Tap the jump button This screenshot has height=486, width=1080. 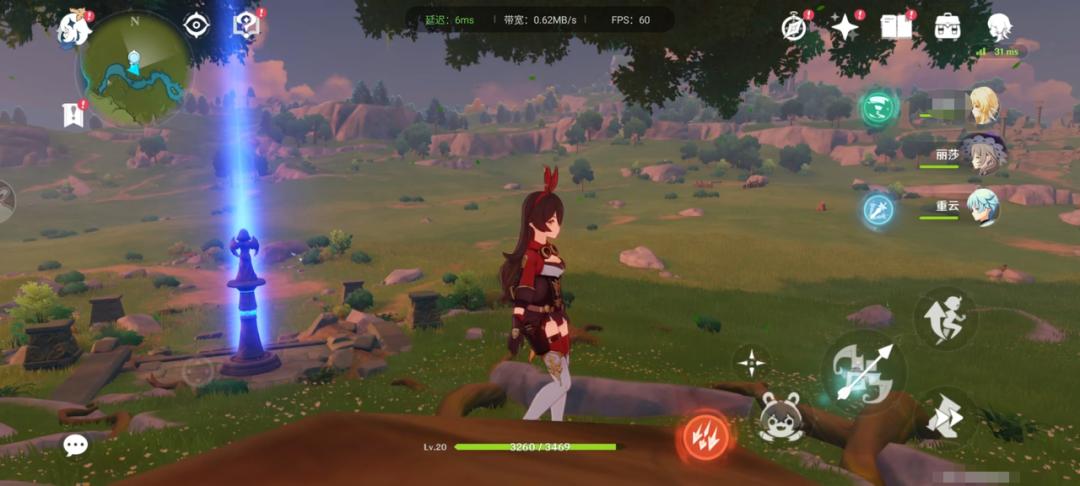tap(945, 318)
